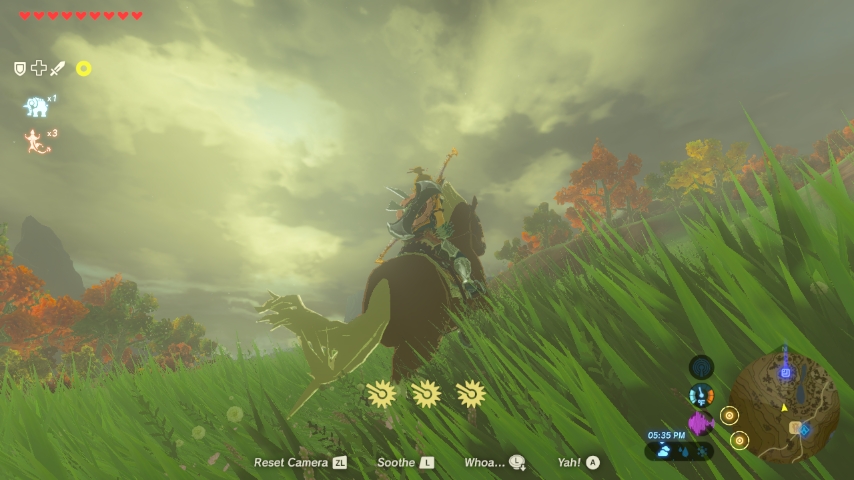Select the shield icon in the quick menu
This screenshot has height=480, width=854.
coord(19,68)
